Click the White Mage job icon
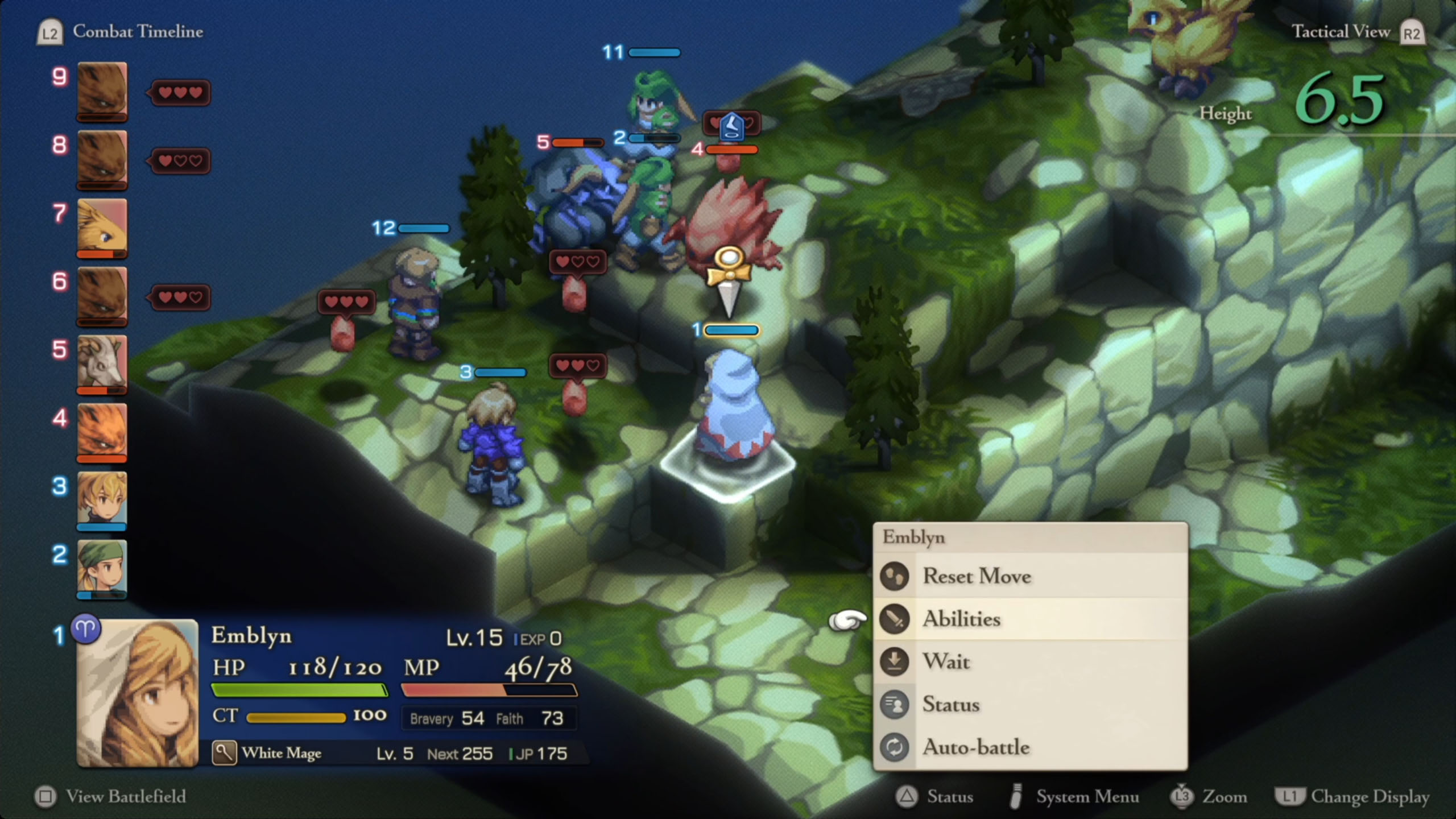The height and width of the screenshot is (819, 1456). pyautogui.click(x=224, y=753)
